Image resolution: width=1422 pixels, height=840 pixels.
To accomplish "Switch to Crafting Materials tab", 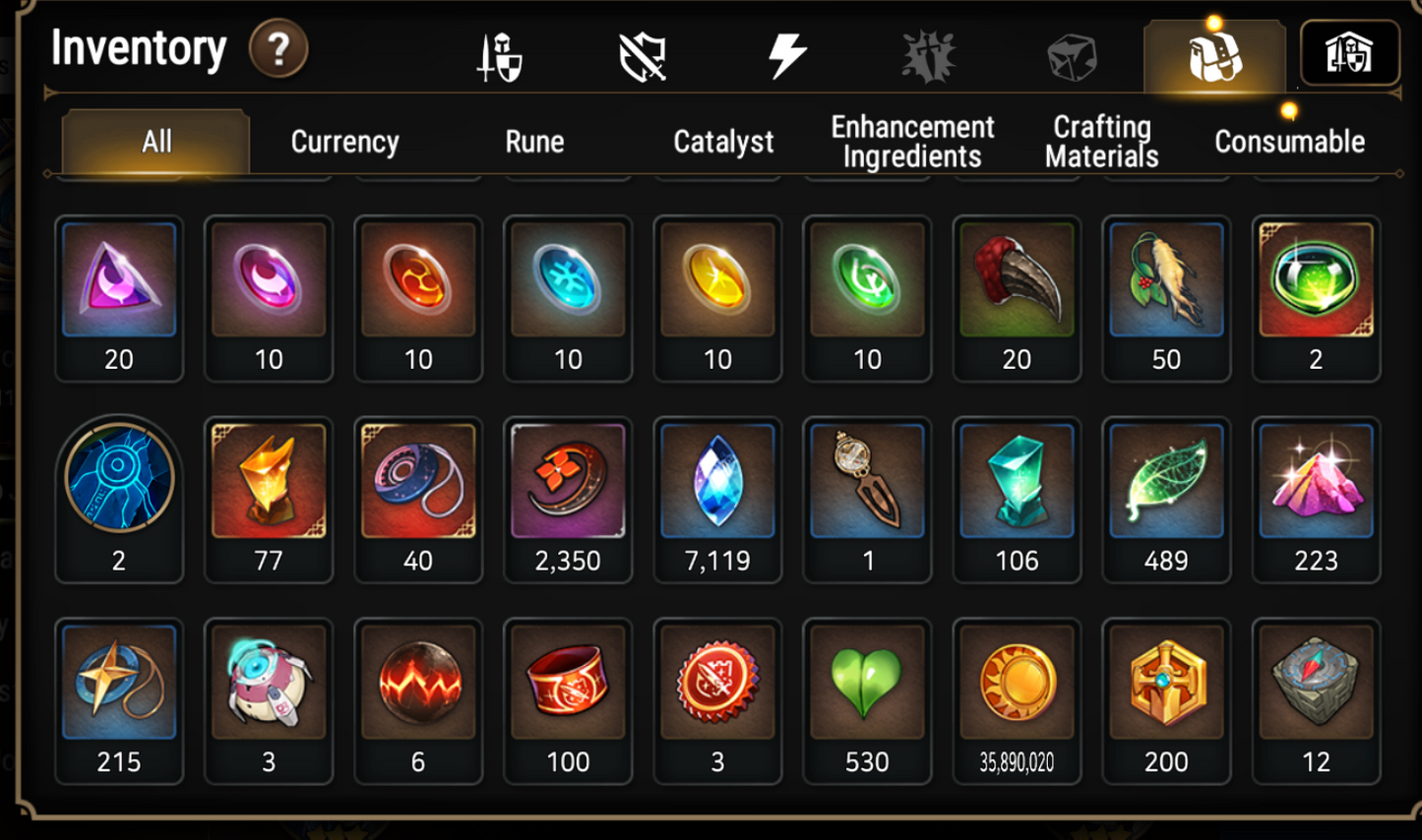I will [x=1101, y=142].
